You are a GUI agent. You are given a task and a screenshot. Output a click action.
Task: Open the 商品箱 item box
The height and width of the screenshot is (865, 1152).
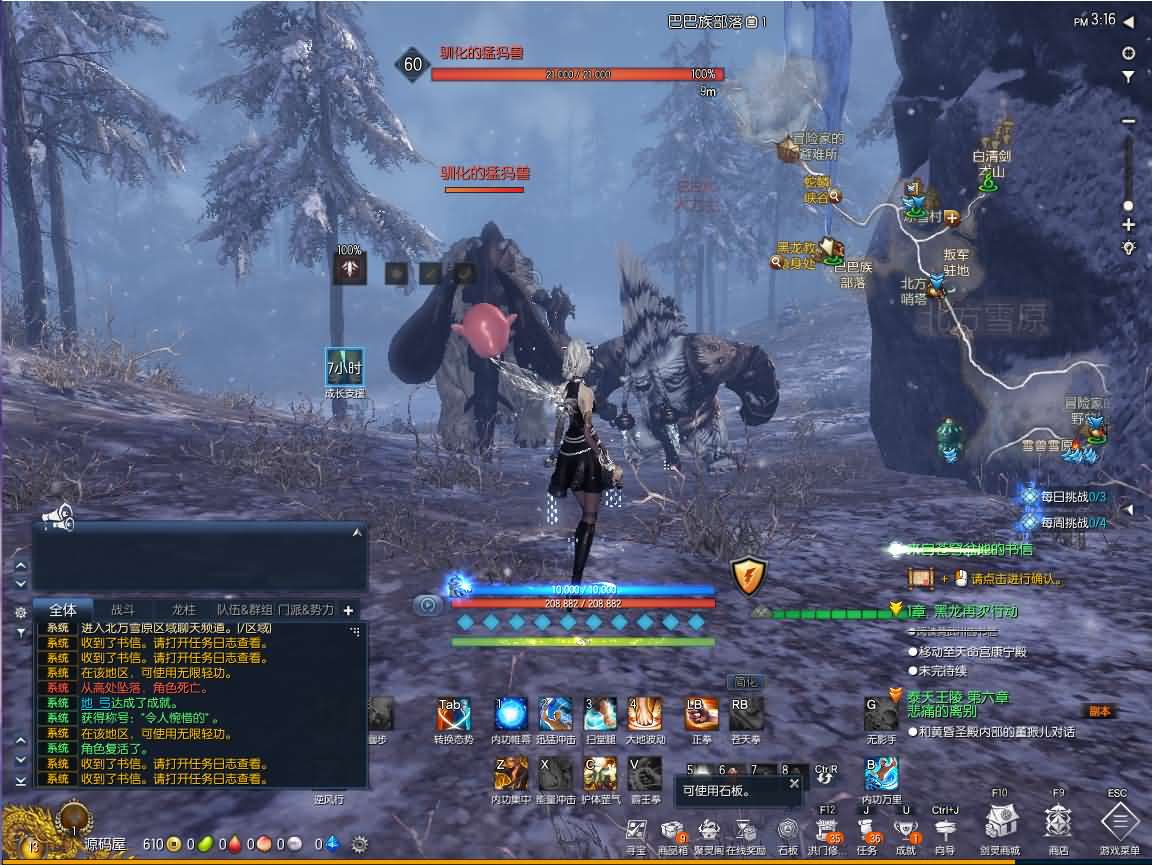pos(672,831)
